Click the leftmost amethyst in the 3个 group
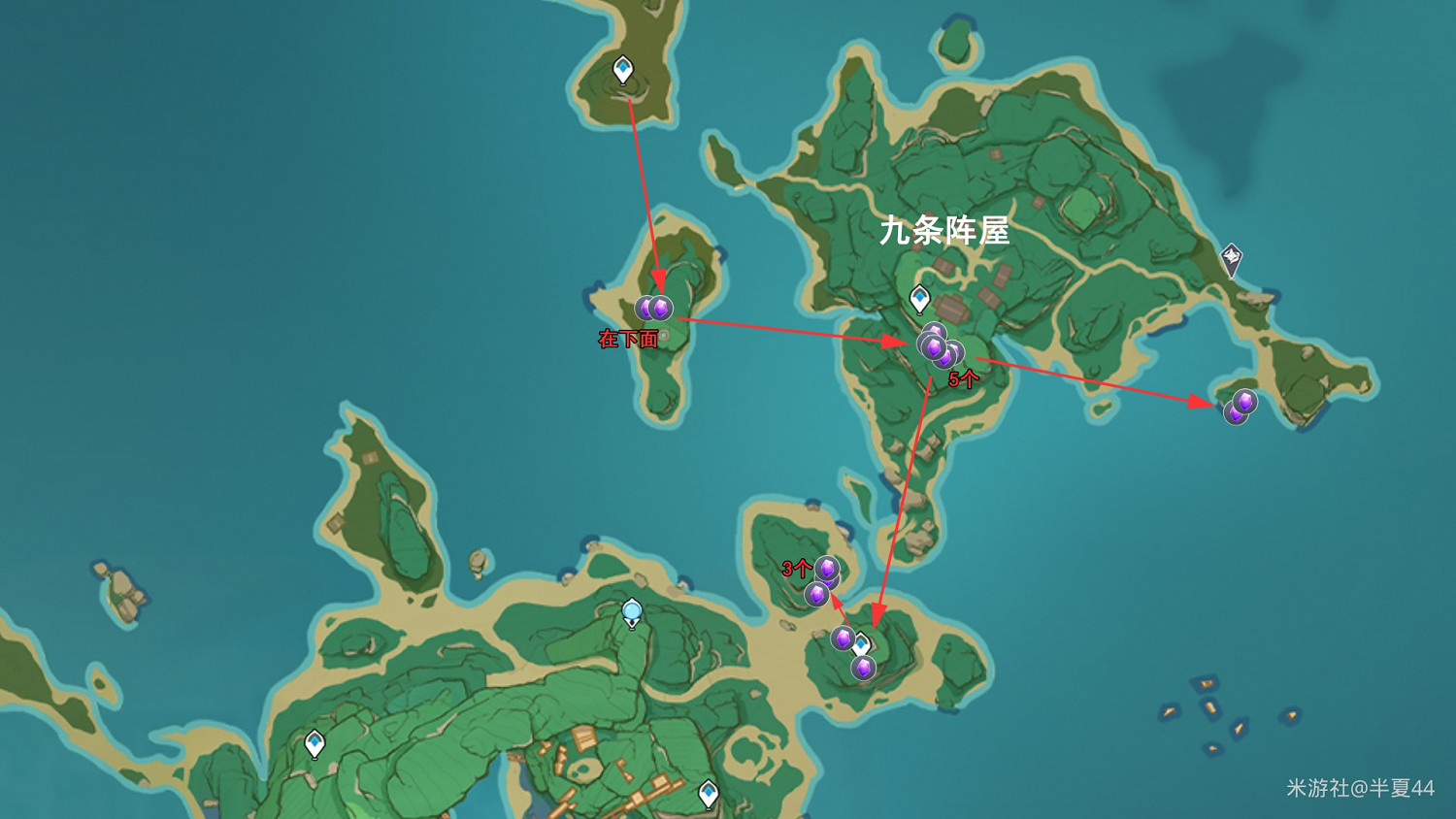 (x=816, y=593)
